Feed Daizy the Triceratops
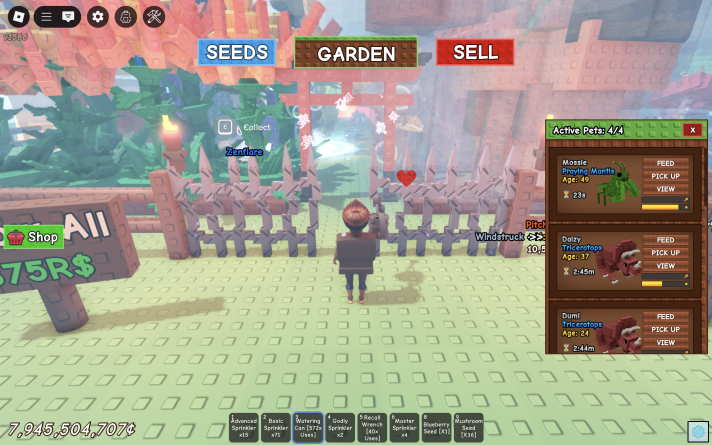Screen dimensions: 712x445 pyautogui.click(x=665, y=240)
